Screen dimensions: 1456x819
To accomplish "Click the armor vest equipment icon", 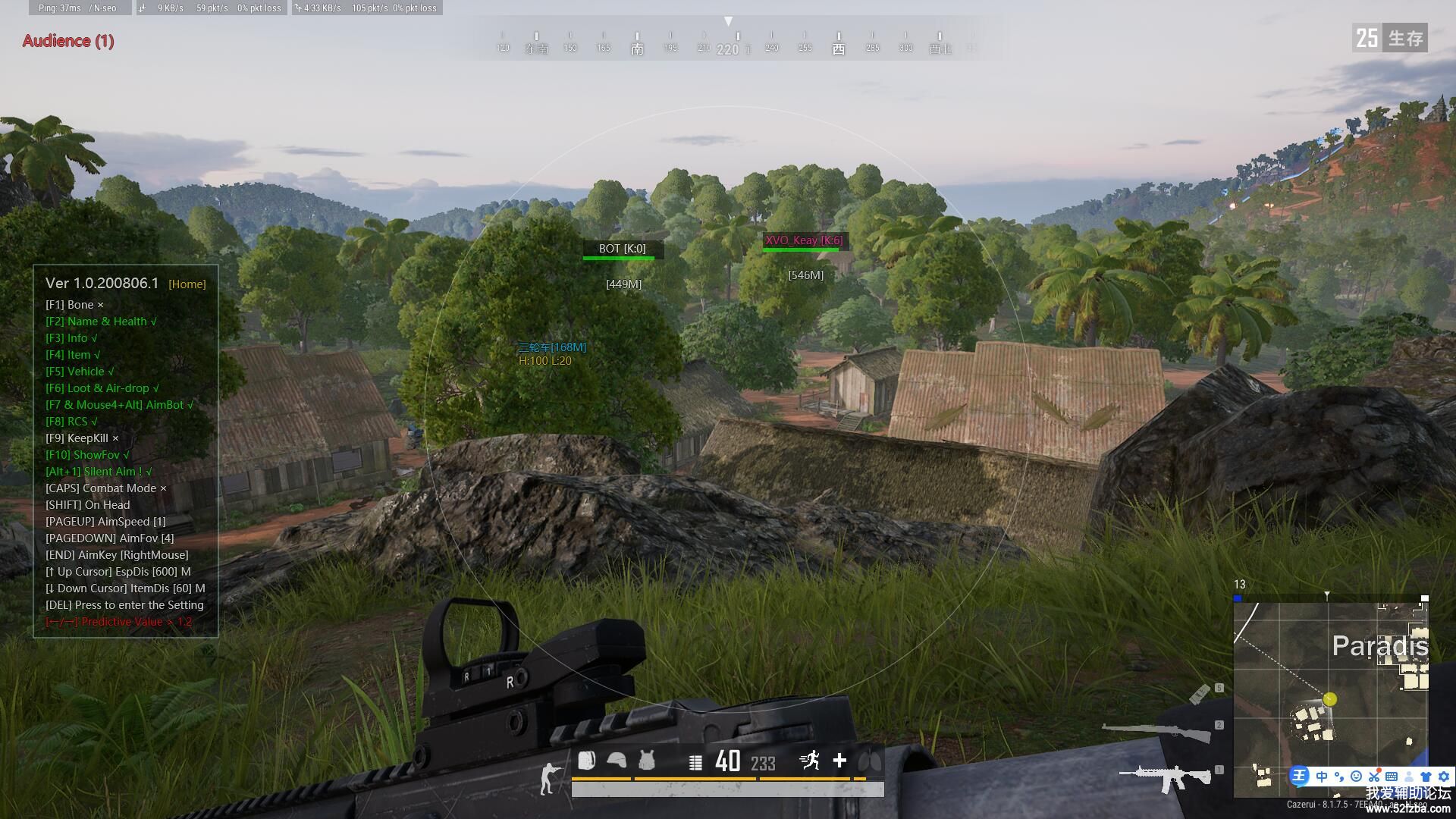I will click(x=646, y=761).
